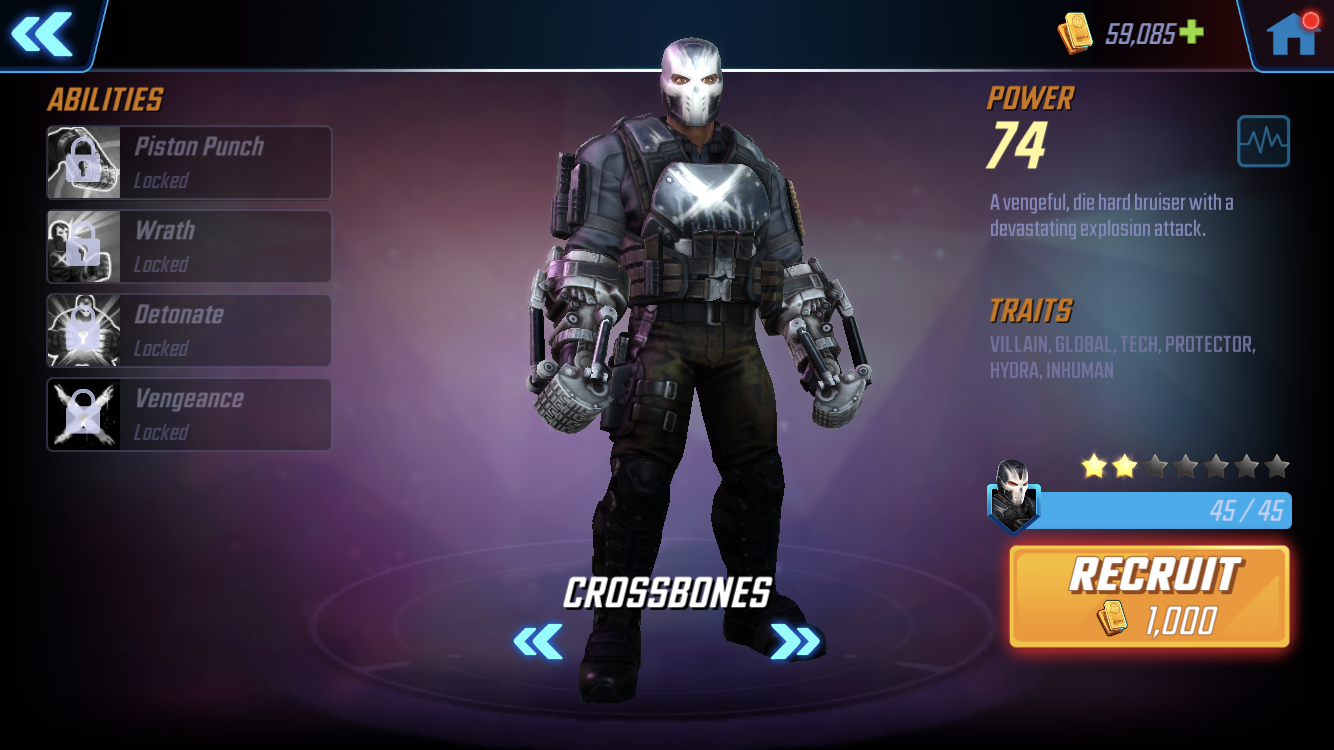Viewport: 1334px width, 750px height.
Task: Add more gold with the green plus
Action: coord(1190,33)
